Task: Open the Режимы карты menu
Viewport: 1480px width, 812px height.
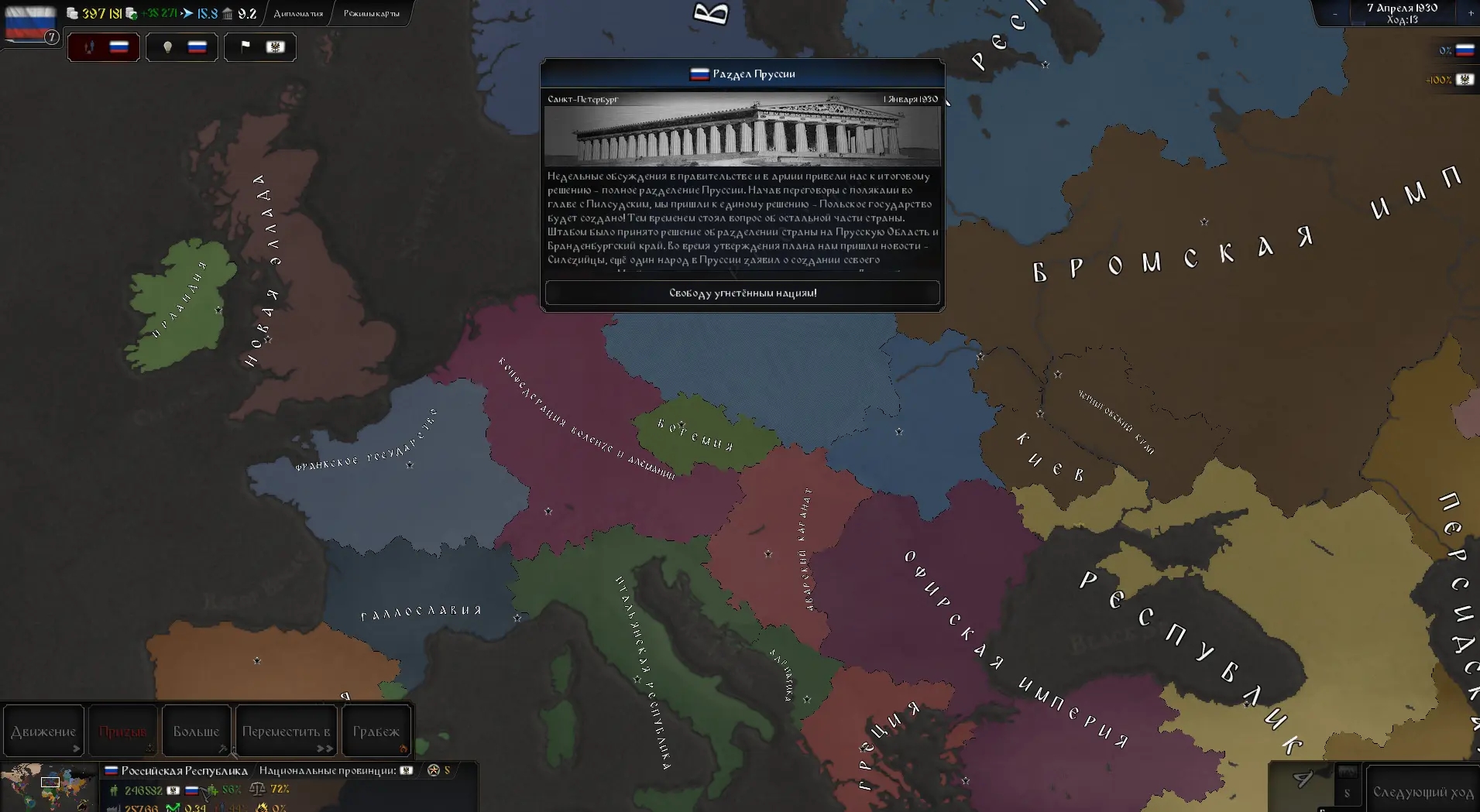Action: pos(372,13)
